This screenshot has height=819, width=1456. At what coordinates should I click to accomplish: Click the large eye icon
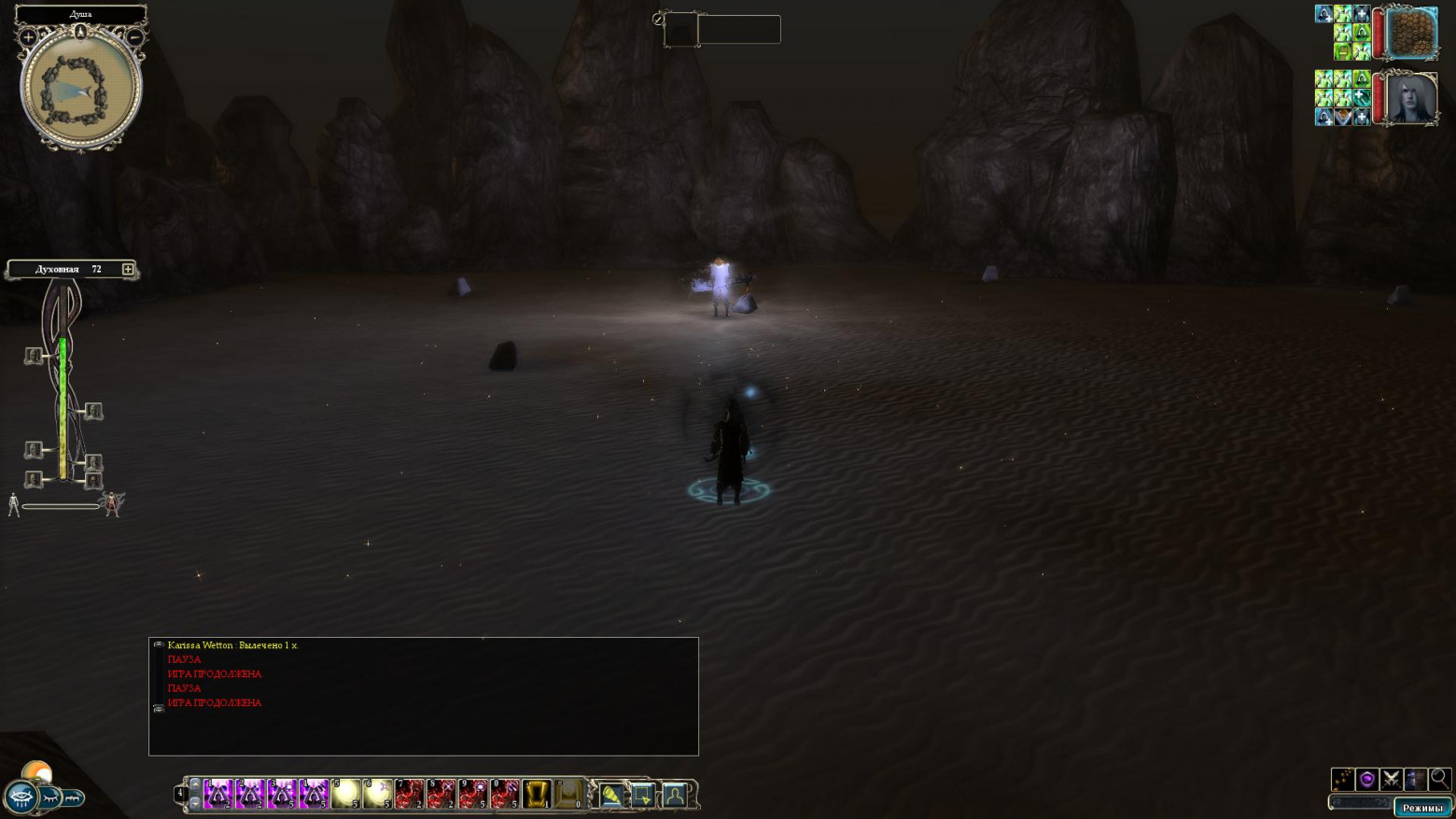(x=21, y=798)
